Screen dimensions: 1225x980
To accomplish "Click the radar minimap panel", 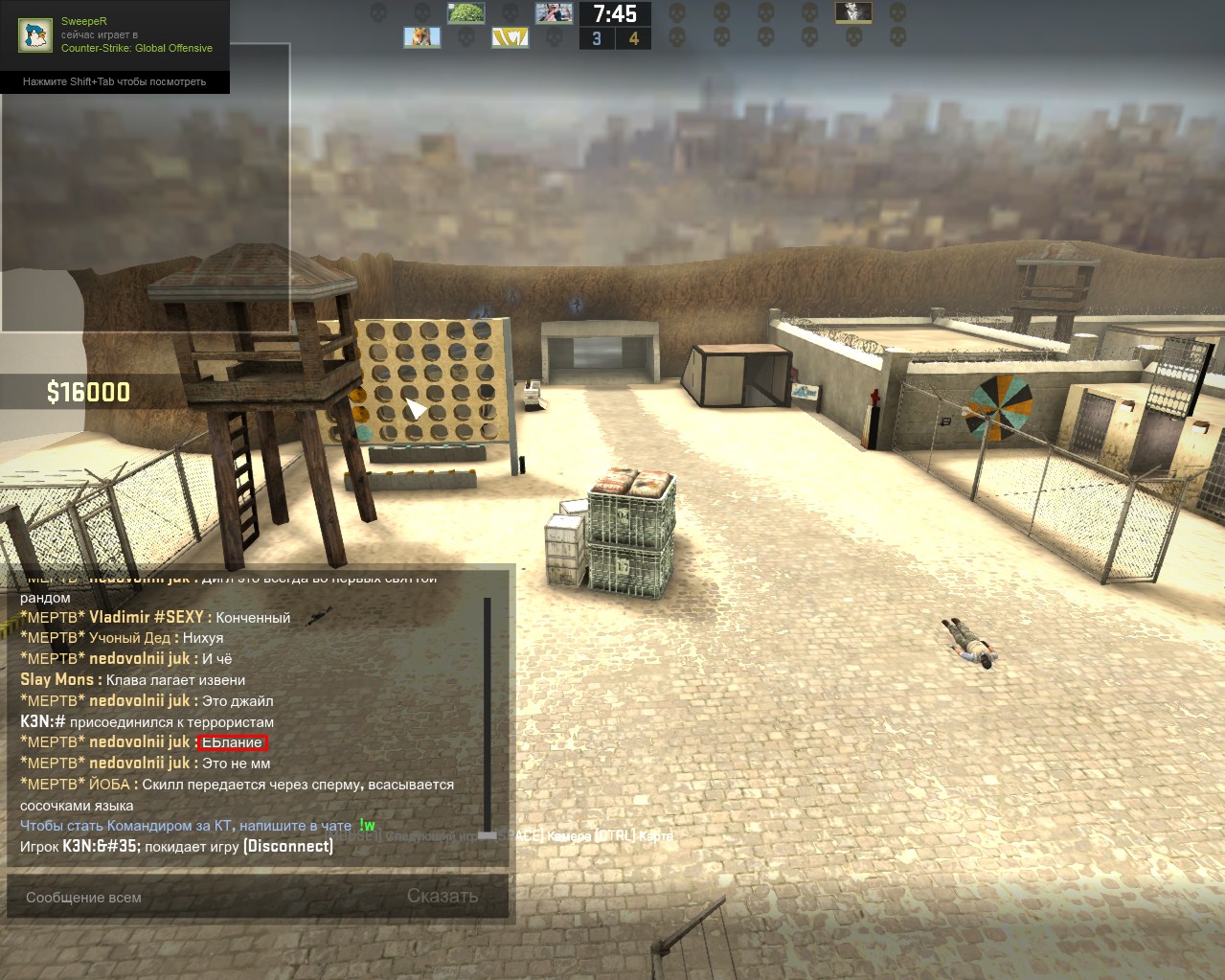I will (x=146, y=211).
